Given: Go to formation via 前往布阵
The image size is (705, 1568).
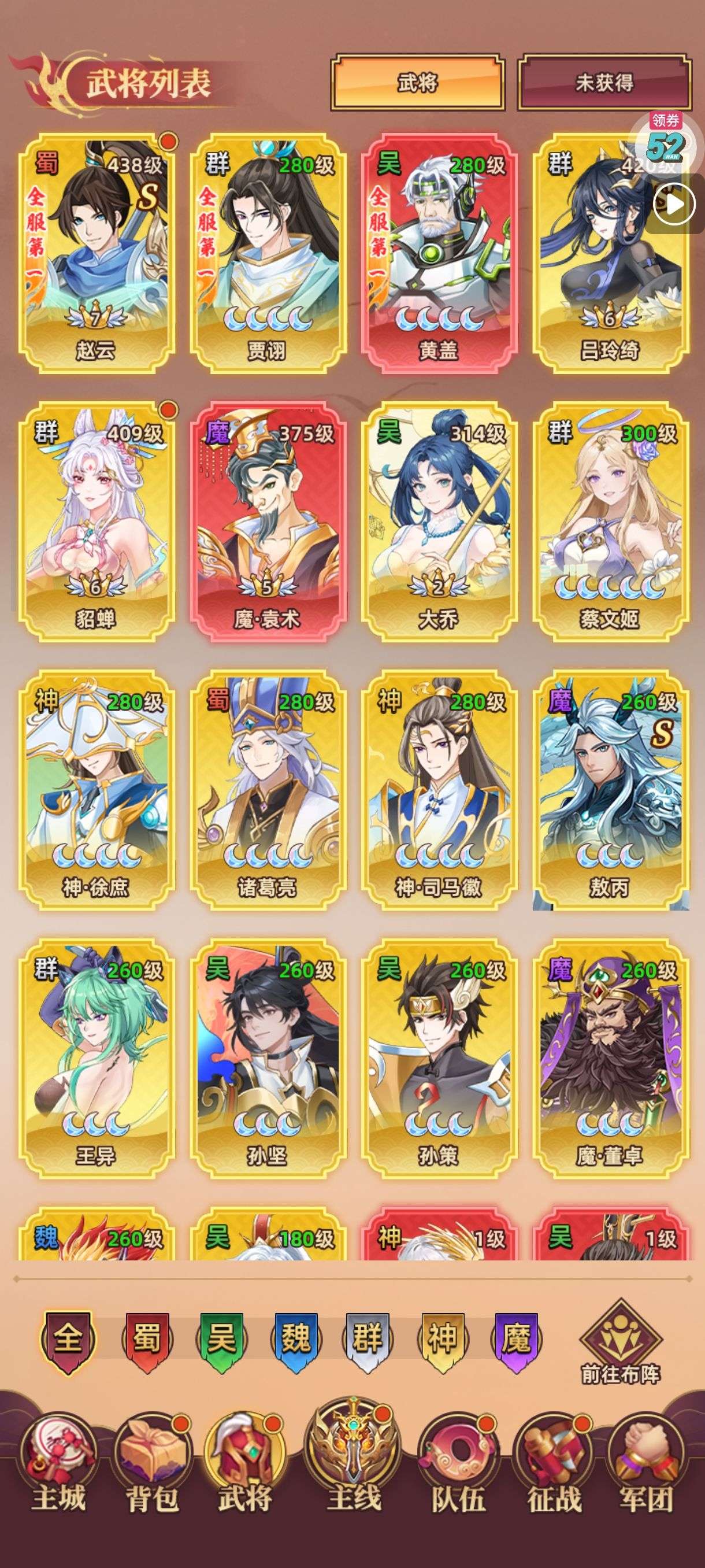Looking at the screenshot, I should (x=621, y=1346).
